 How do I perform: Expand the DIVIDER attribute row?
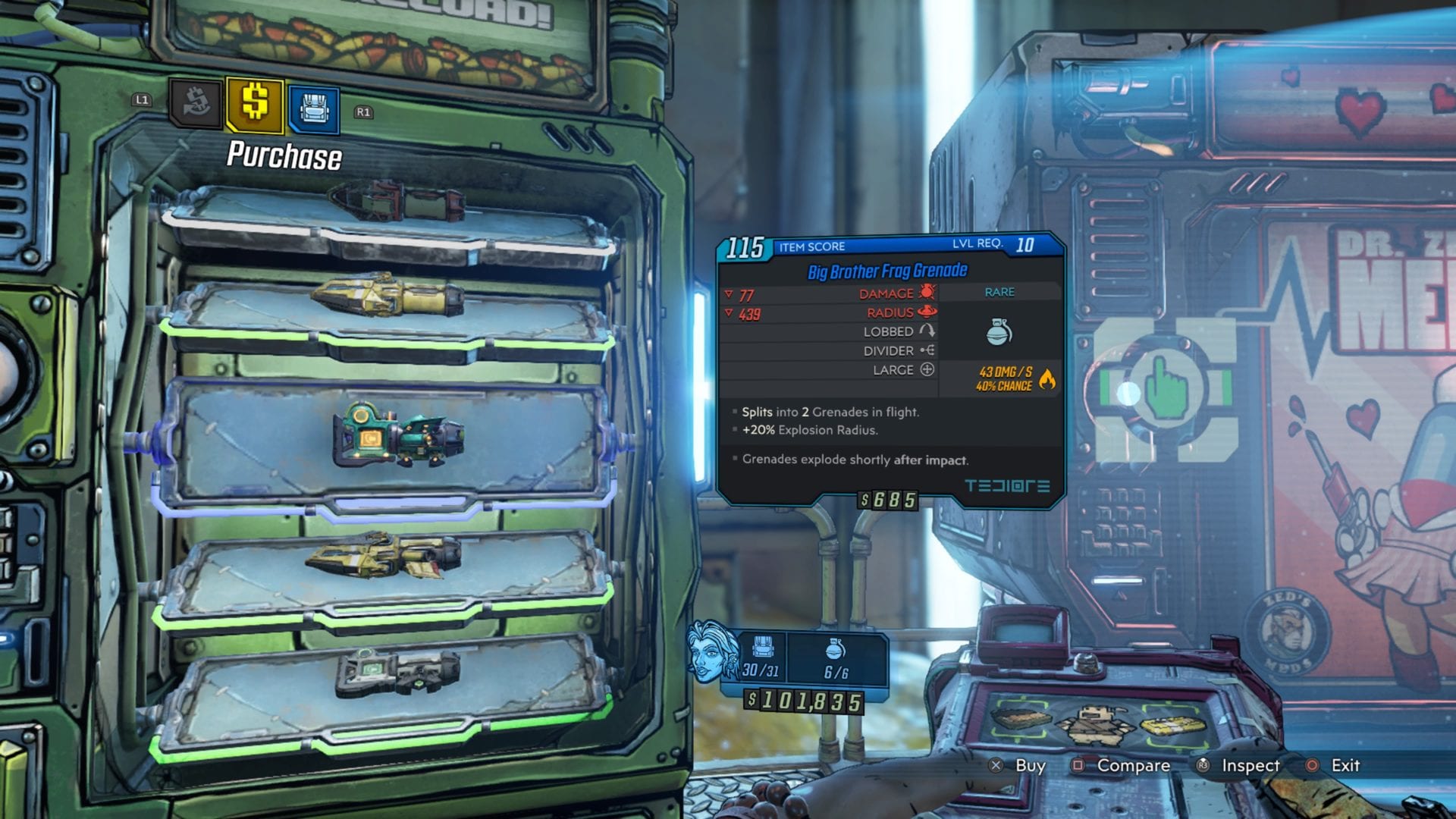coord(895,350)
